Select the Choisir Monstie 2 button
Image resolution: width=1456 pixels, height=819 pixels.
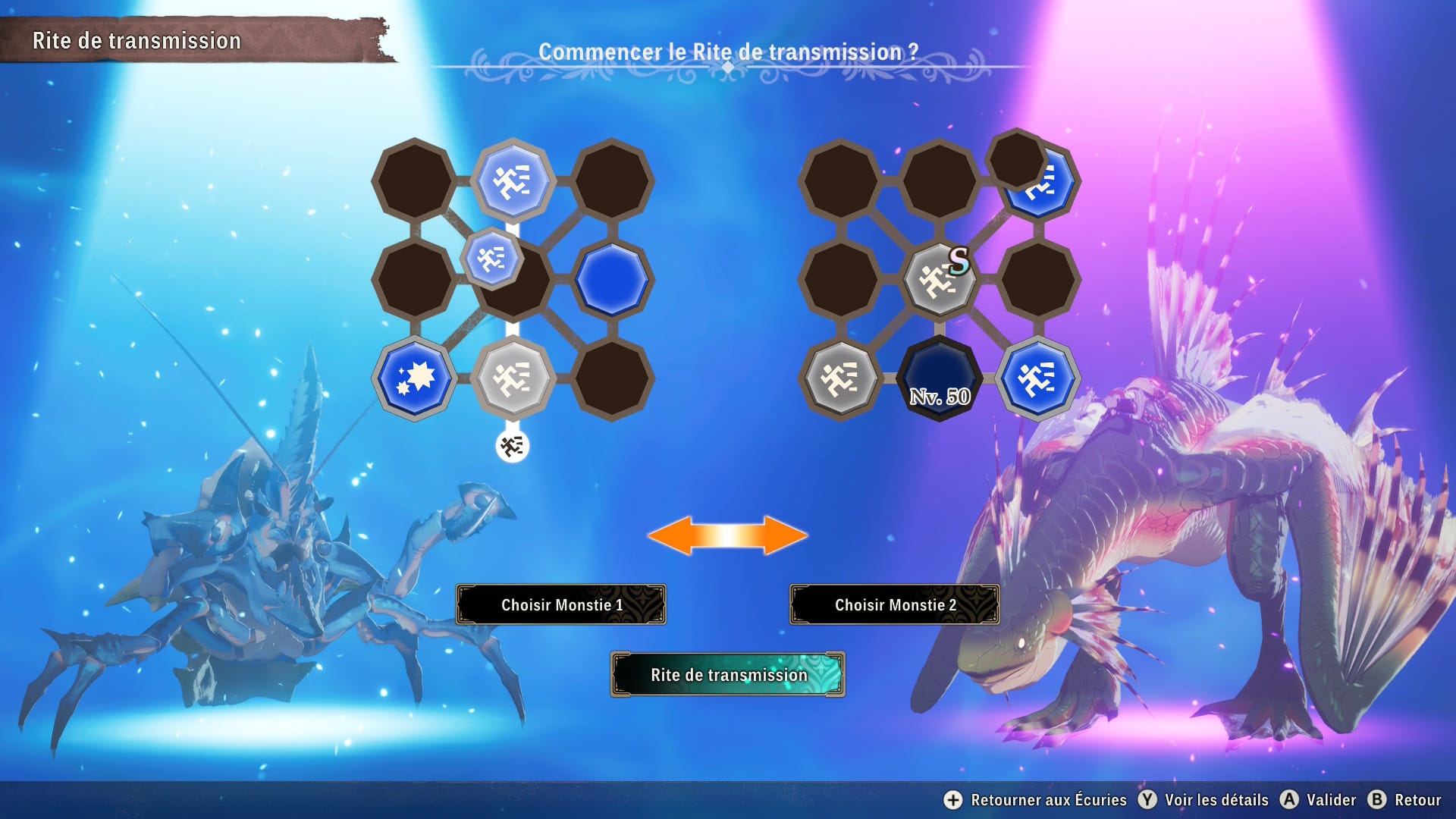pyautogui.click(x=895, y=604)
